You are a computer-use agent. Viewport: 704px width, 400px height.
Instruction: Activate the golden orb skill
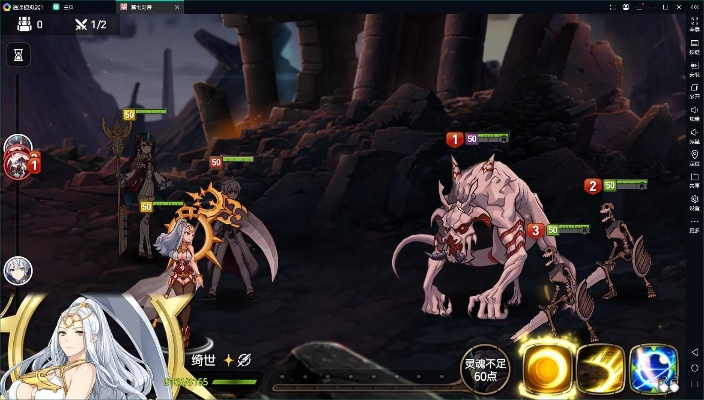click(x=546, y=367)
